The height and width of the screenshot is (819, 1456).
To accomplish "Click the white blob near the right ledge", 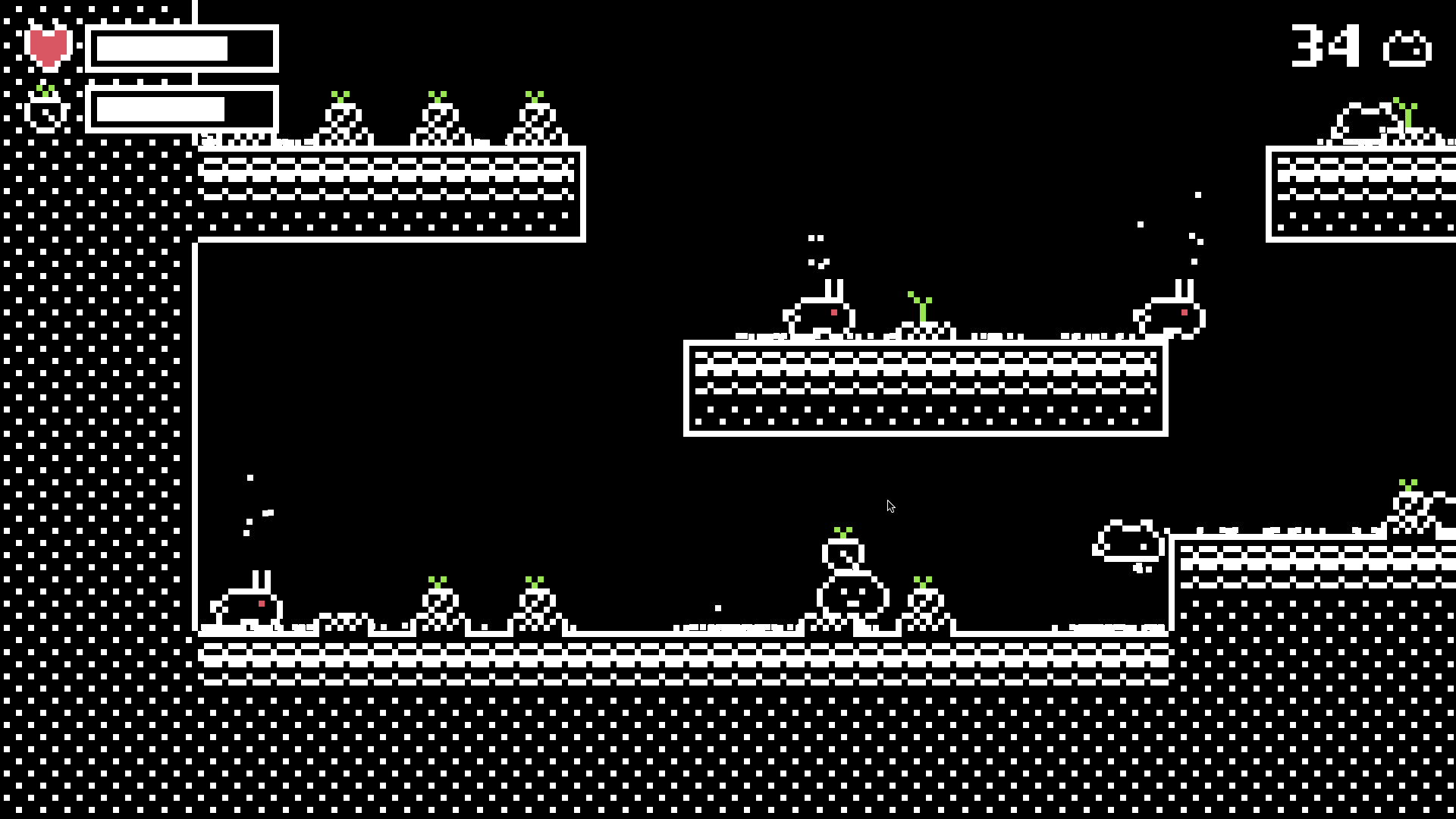I will (x=1128, y=538).
